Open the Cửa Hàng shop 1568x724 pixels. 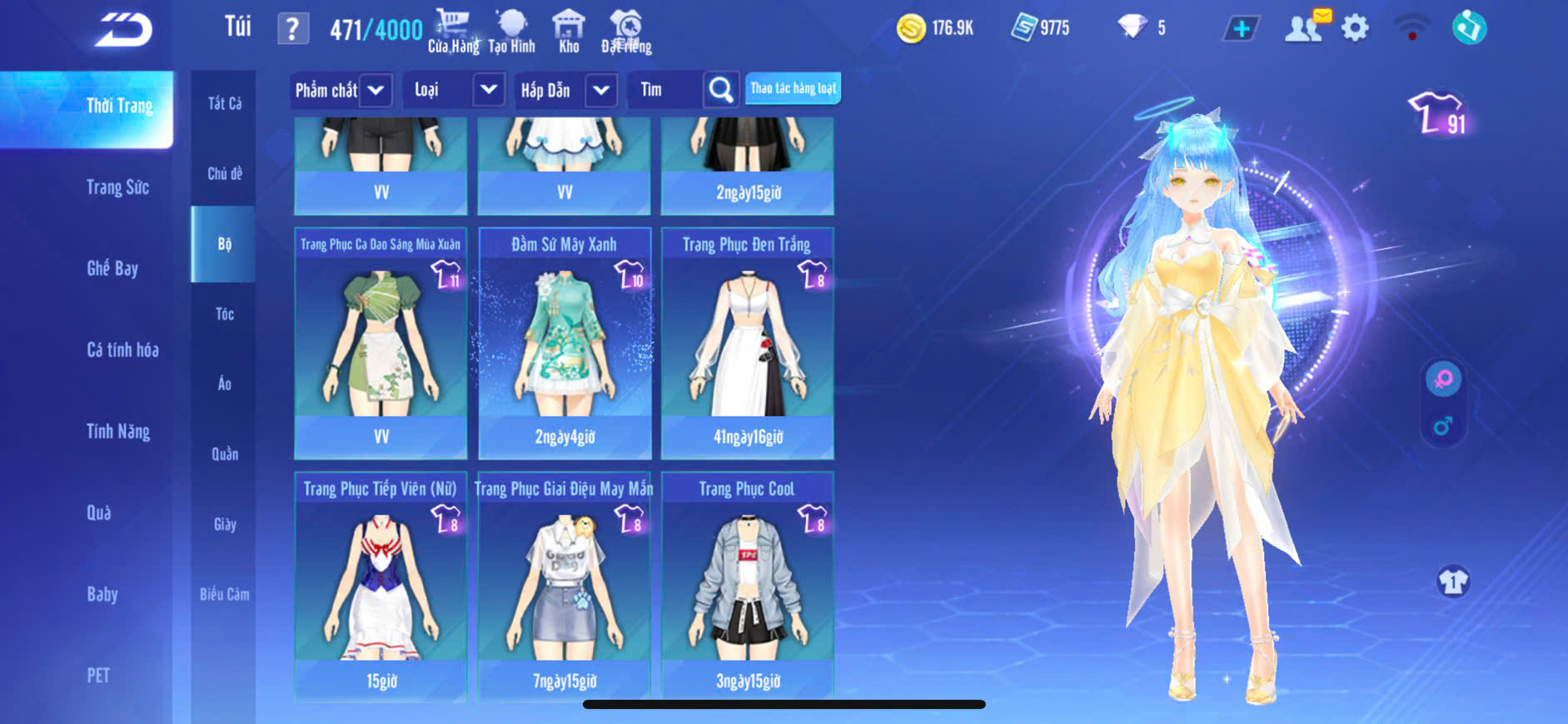point(453,32)
